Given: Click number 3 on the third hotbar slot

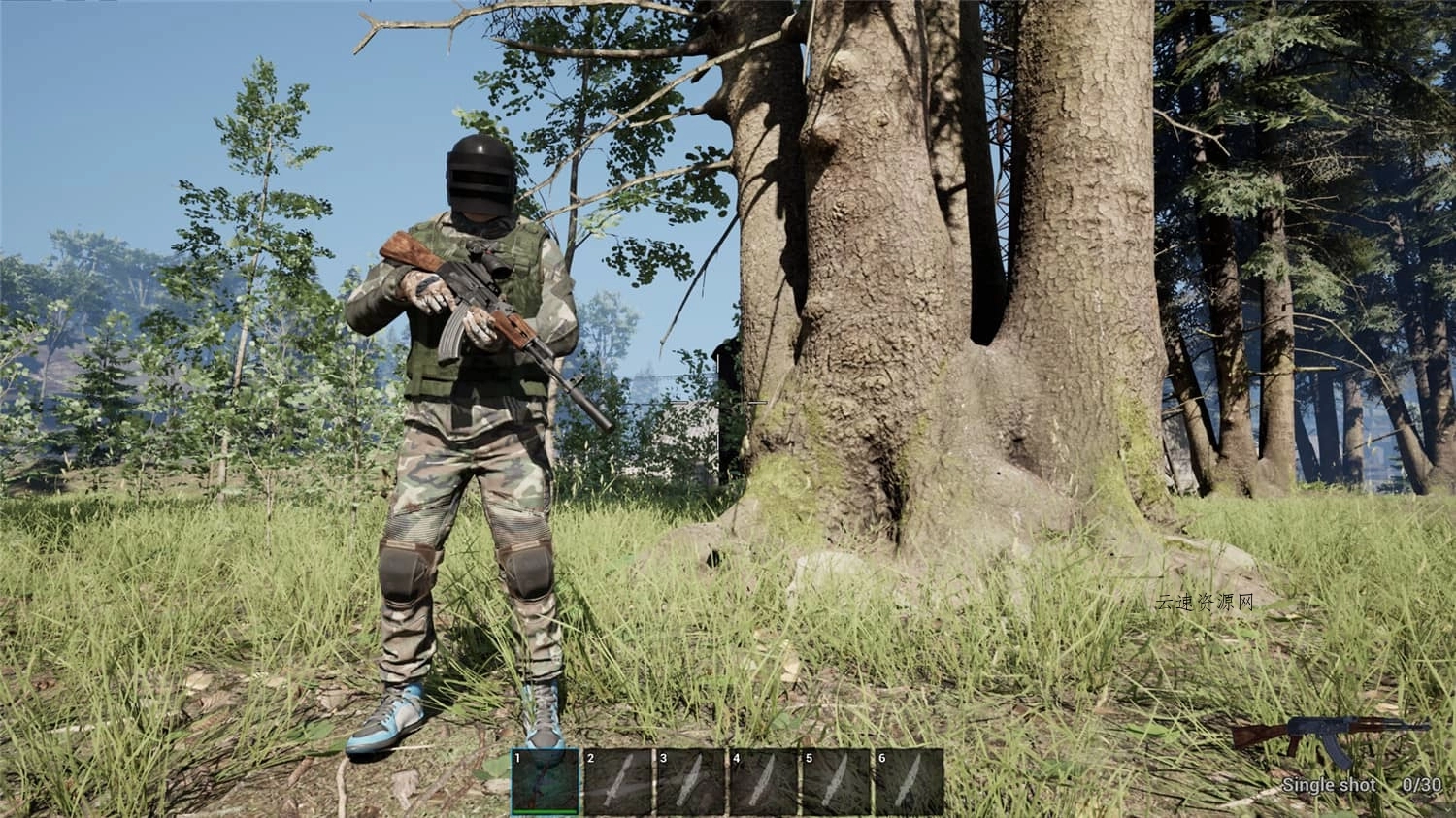Looking at the screenshot, I should click(663, 756).
